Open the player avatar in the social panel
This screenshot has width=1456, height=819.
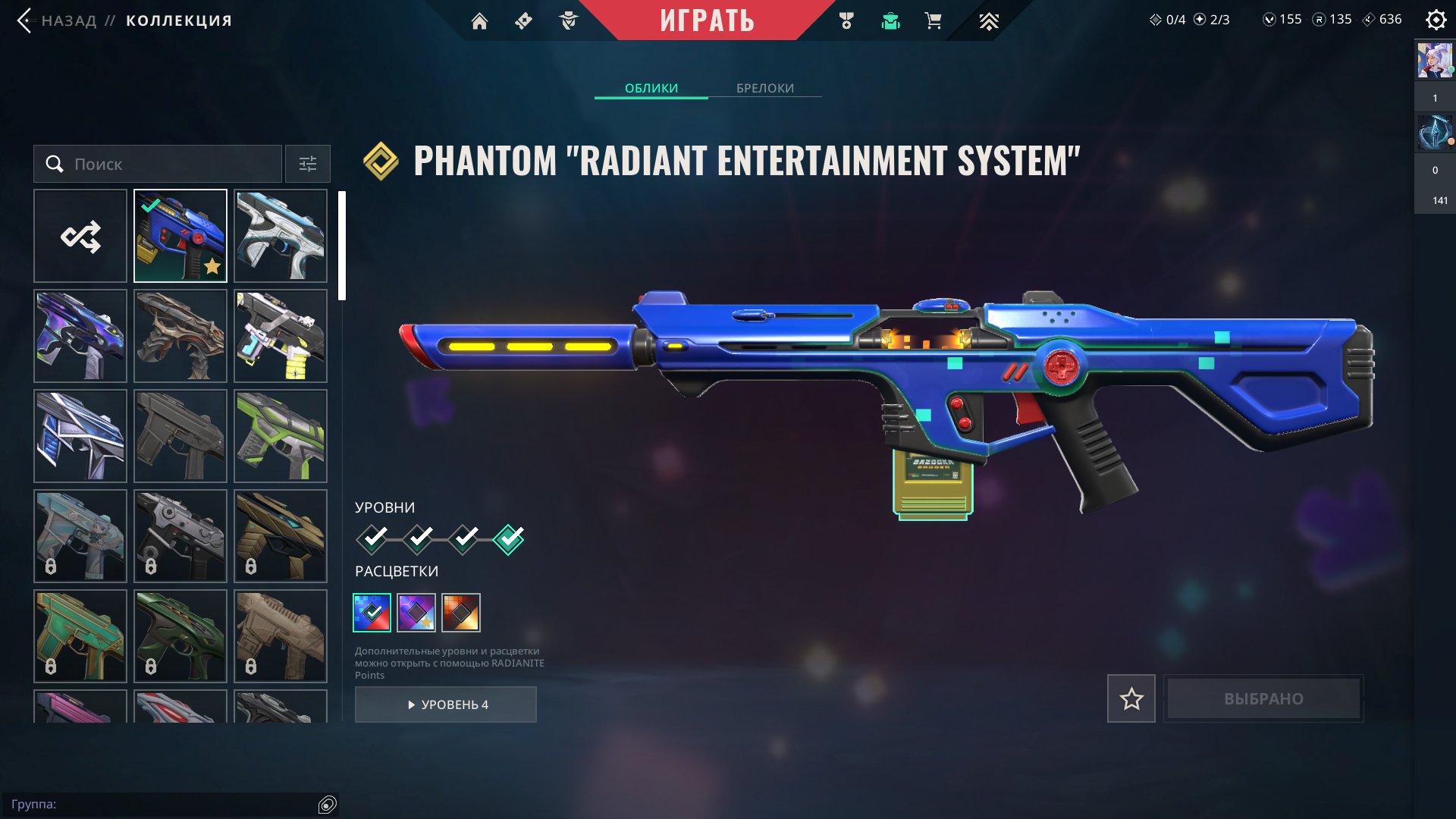(x=1435, y=61)
